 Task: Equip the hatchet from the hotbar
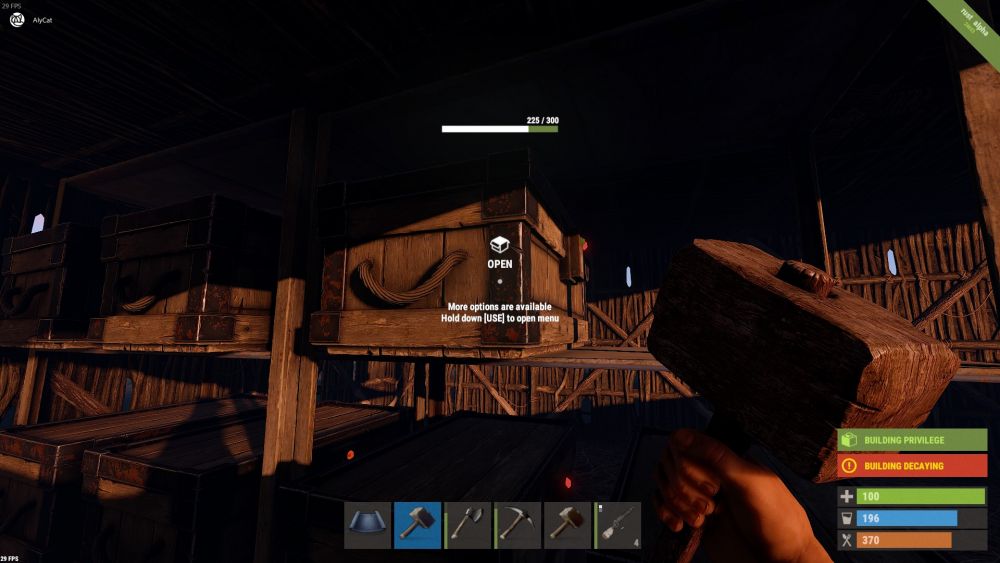tap(467, 525)
